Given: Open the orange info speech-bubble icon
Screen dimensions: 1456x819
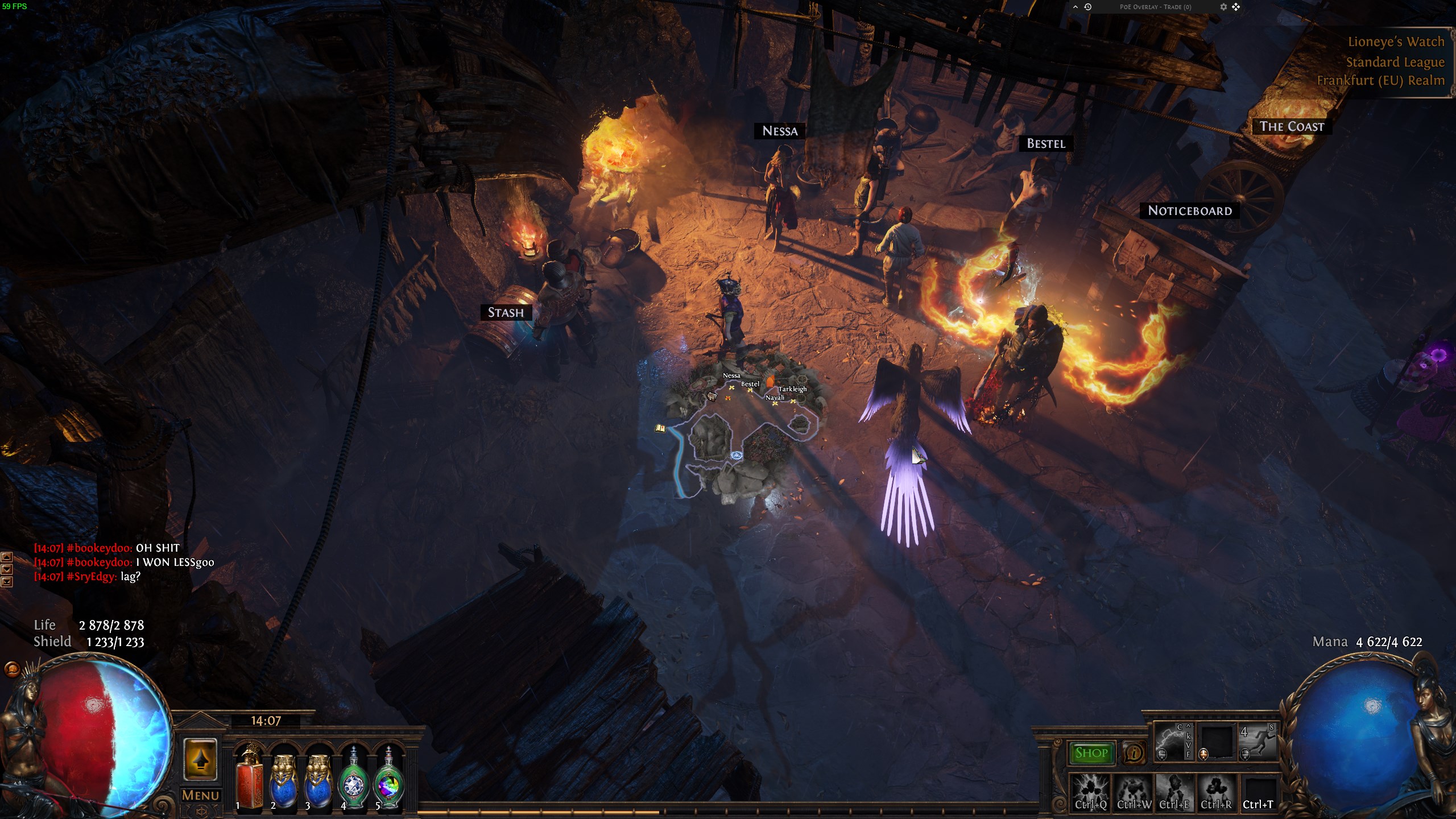Looking at the screenshot, I should click(x=1134, y=753).
